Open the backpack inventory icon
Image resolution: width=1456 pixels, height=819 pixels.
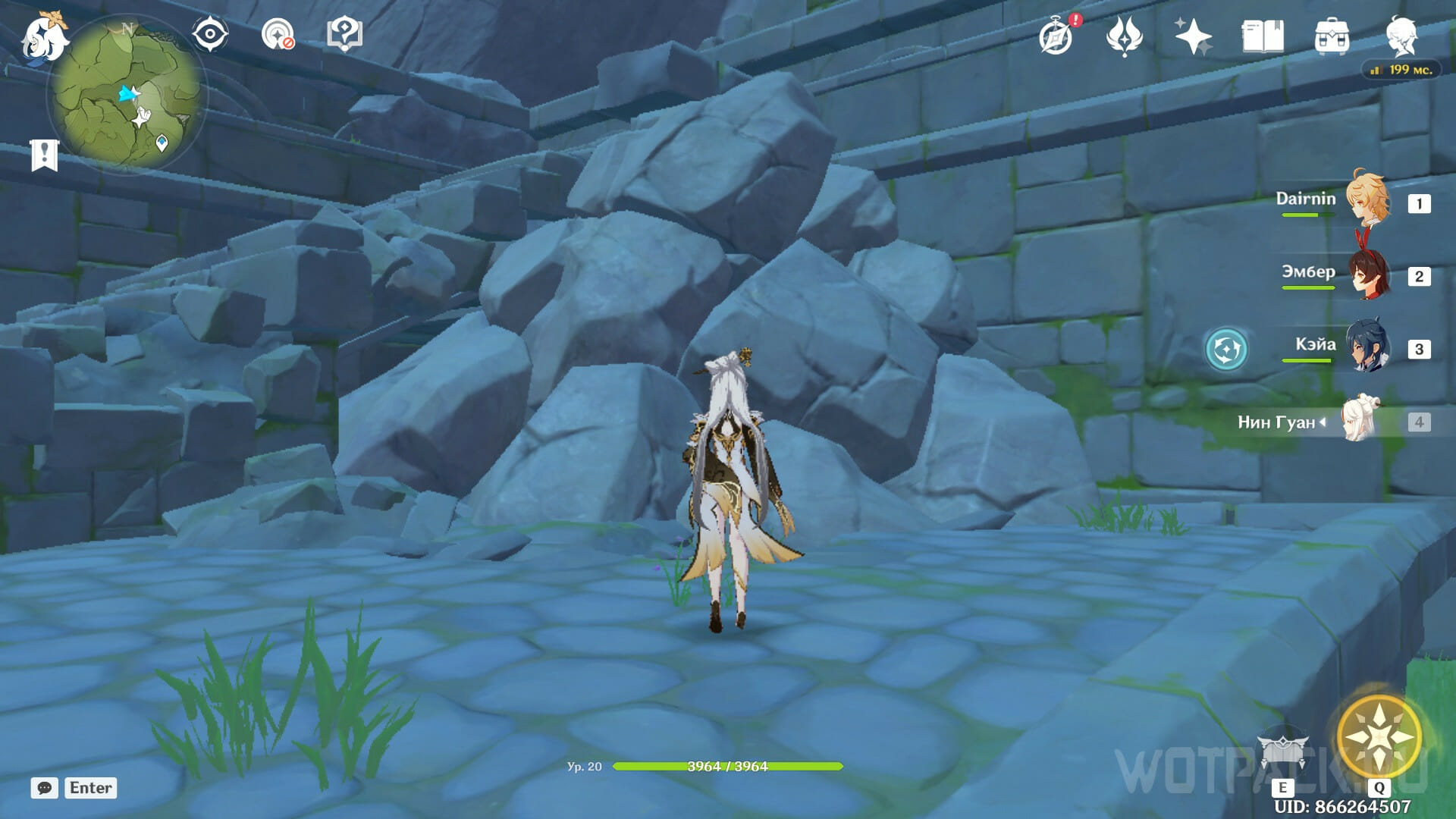click(x=1331, y=36)
